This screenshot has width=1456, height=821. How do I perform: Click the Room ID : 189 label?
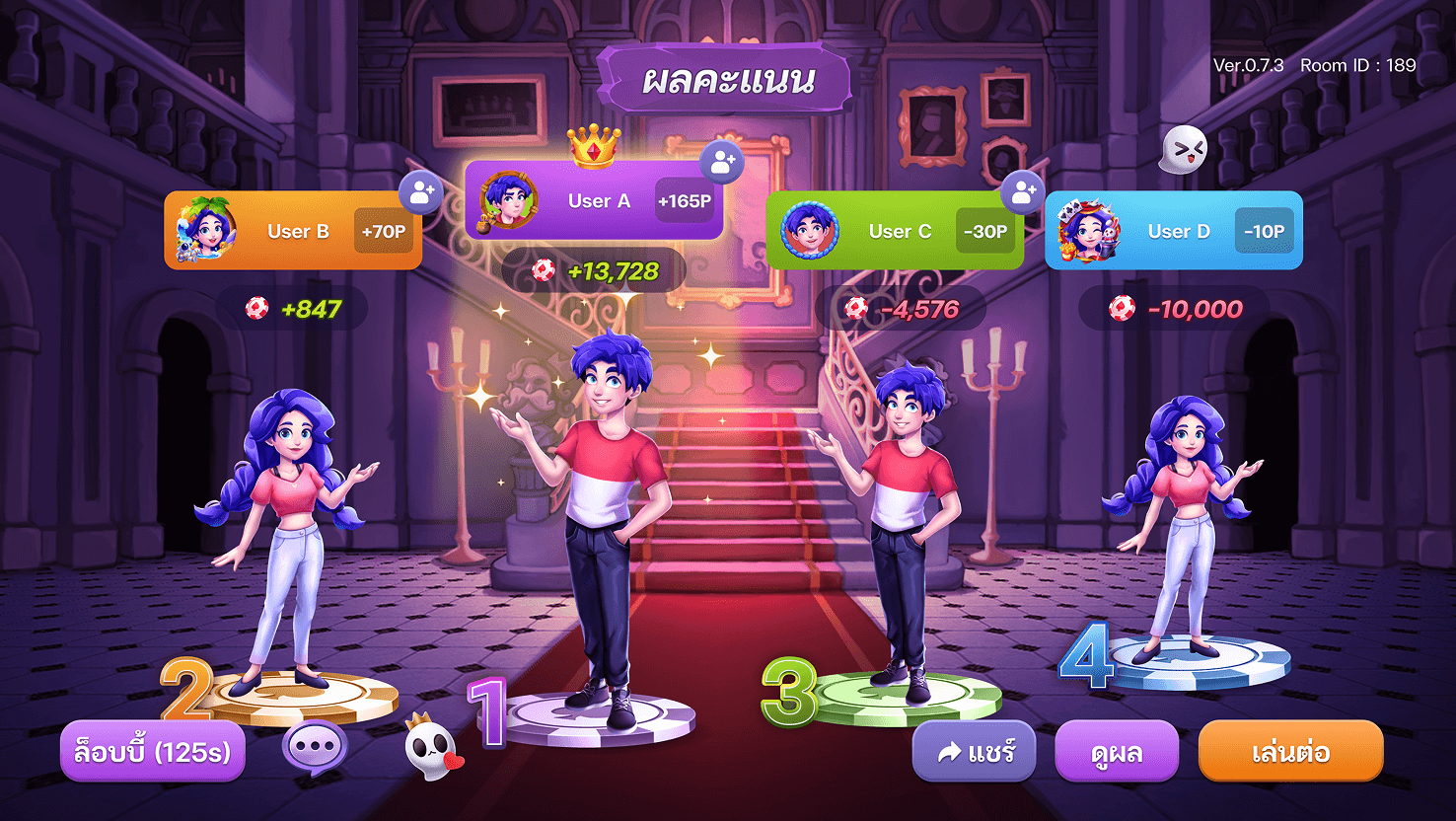point(1358,65)
